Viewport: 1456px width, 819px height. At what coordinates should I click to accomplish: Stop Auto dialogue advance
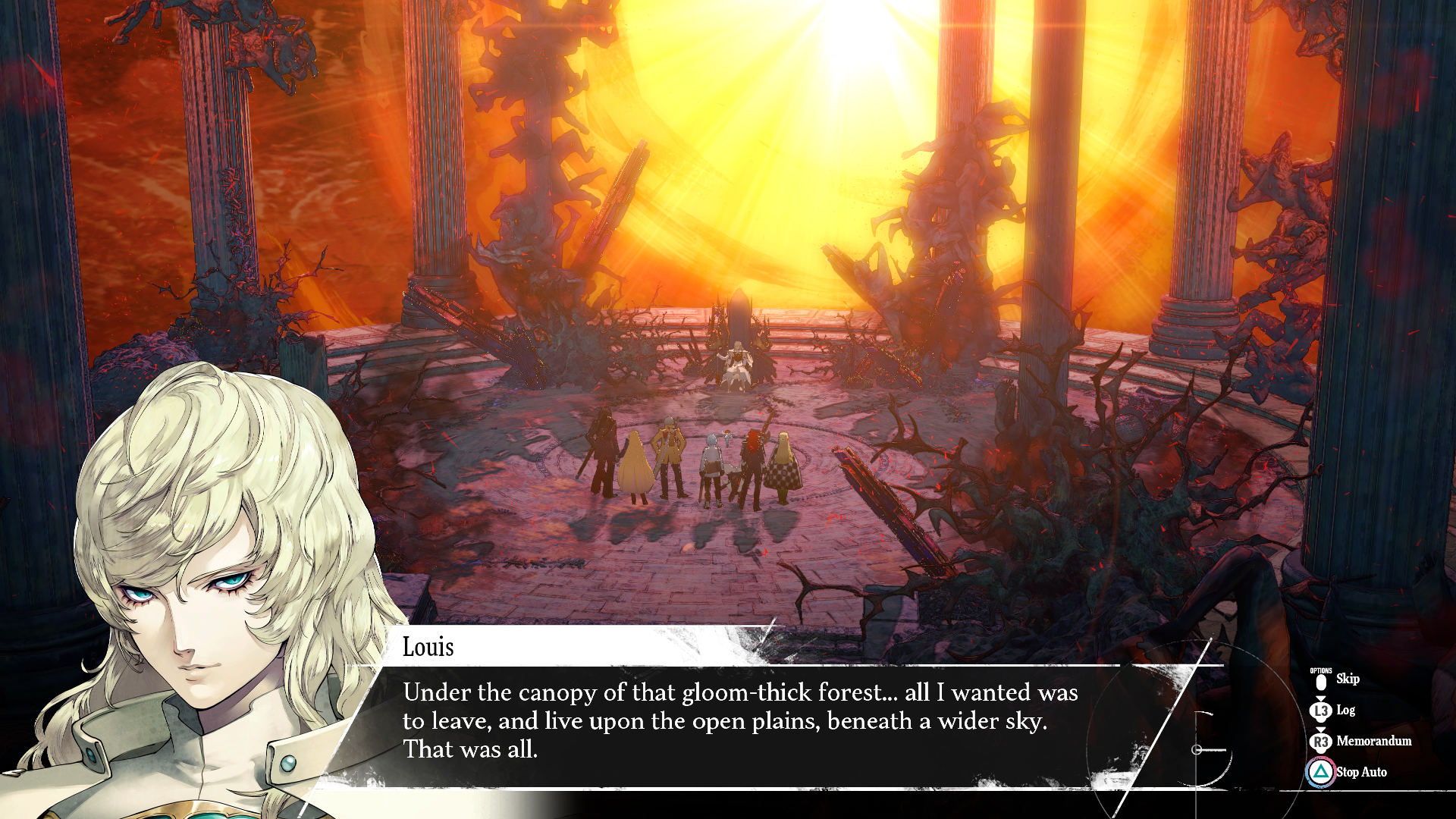tap(1360, 773)
